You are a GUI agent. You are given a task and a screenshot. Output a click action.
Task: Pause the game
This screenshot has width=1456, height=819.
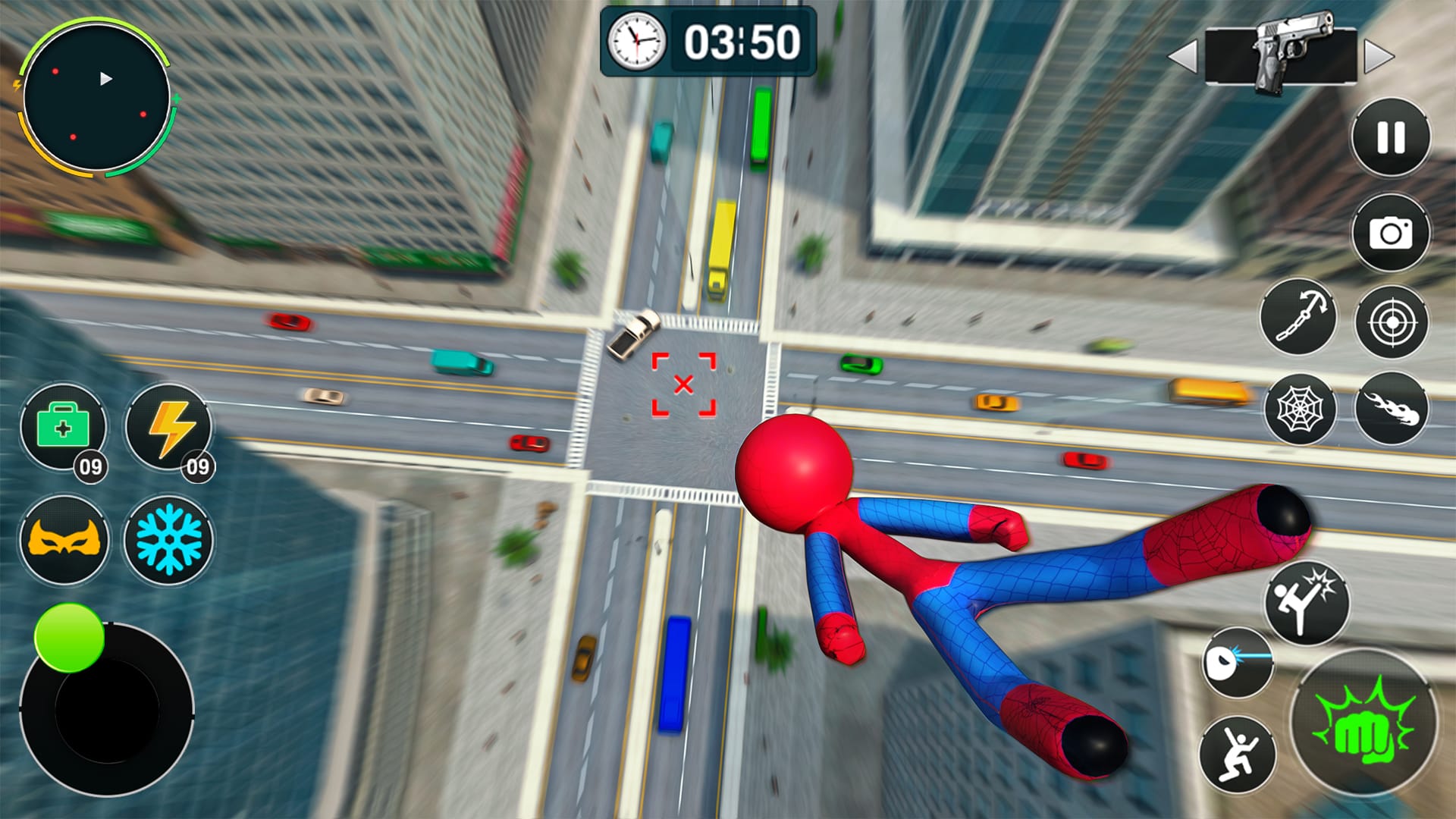1390,138
